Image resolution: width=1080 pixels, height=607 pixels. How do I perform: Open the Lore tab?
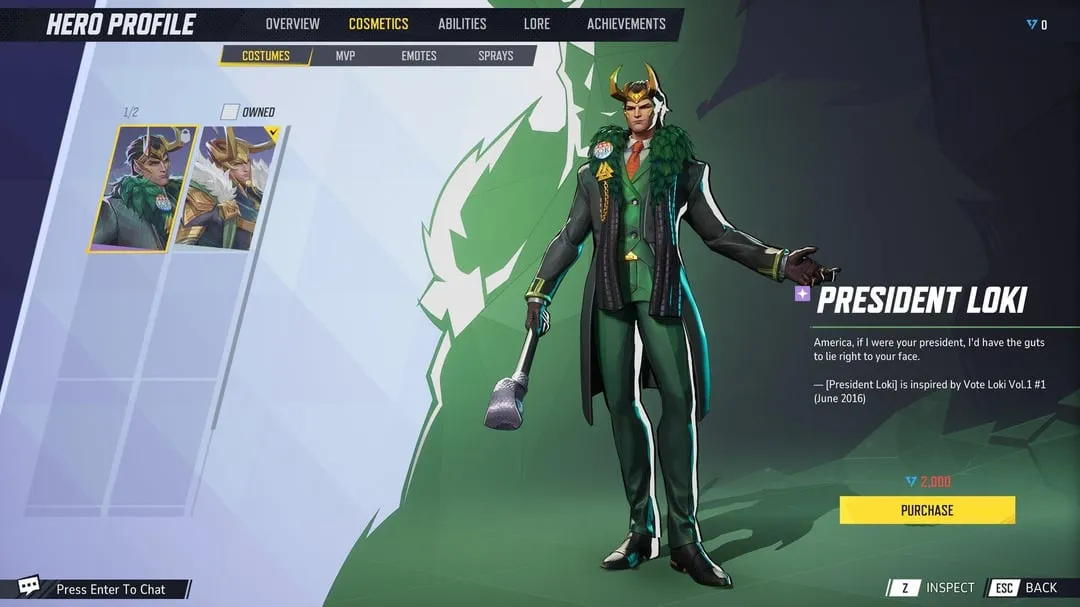coord(536,24)
